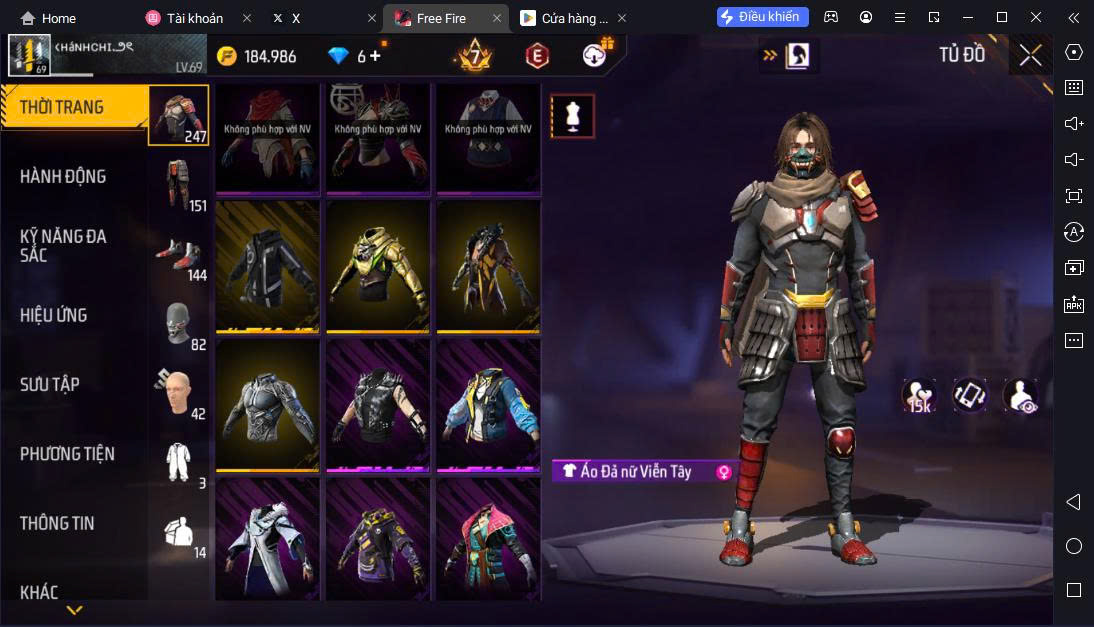This screenshot has height=627, width=1094.
Task: Click the Điều khiển control button
Action: coord(763,17)
